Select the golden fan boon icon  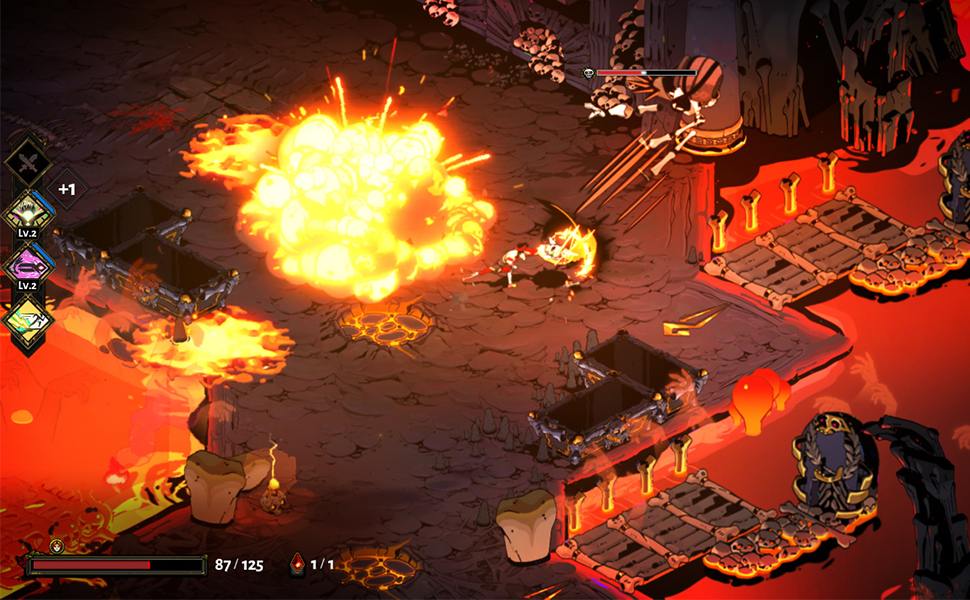pyautogui.click(x=27, y=211)
